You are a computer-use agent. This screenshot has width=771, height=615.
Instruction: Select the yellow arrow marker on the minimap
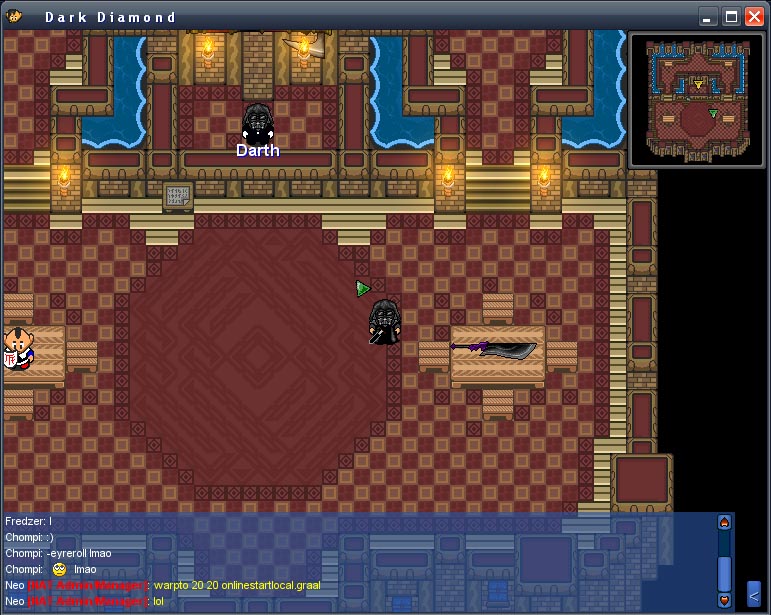[698, 86]
